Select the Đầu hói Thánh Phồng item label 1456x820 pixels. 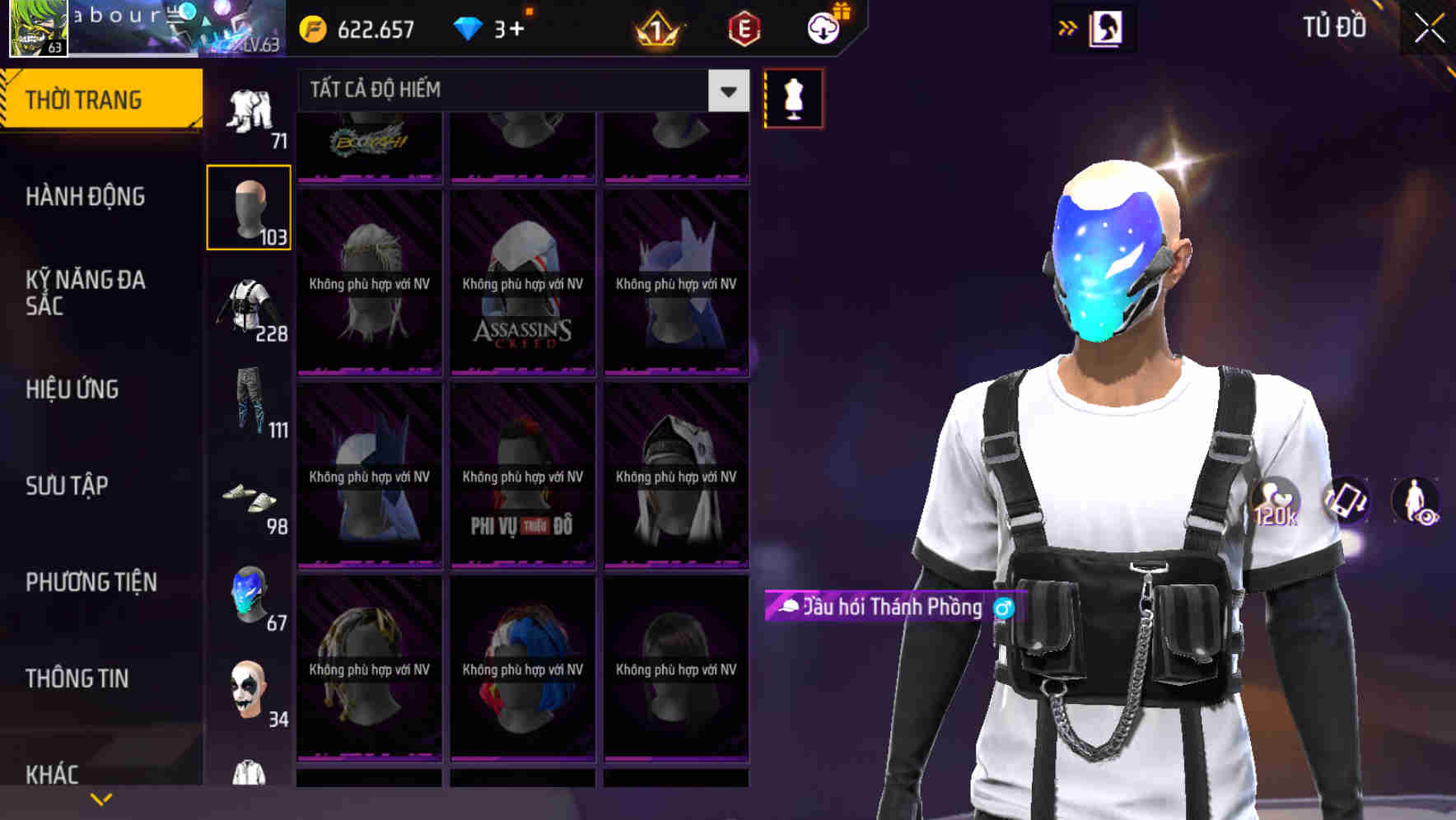[894, 608]
